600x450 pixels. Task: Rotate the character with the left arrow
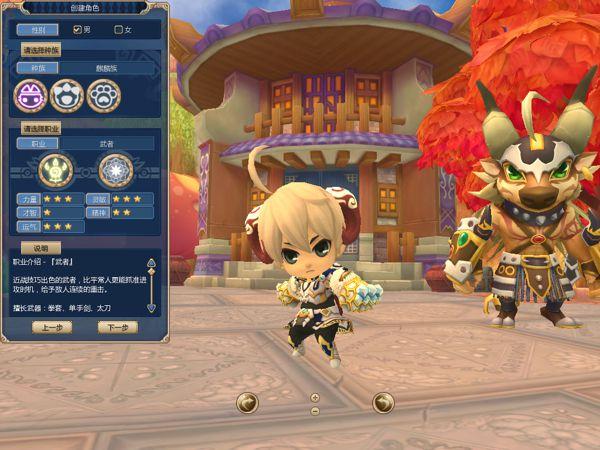click(247, 402)
